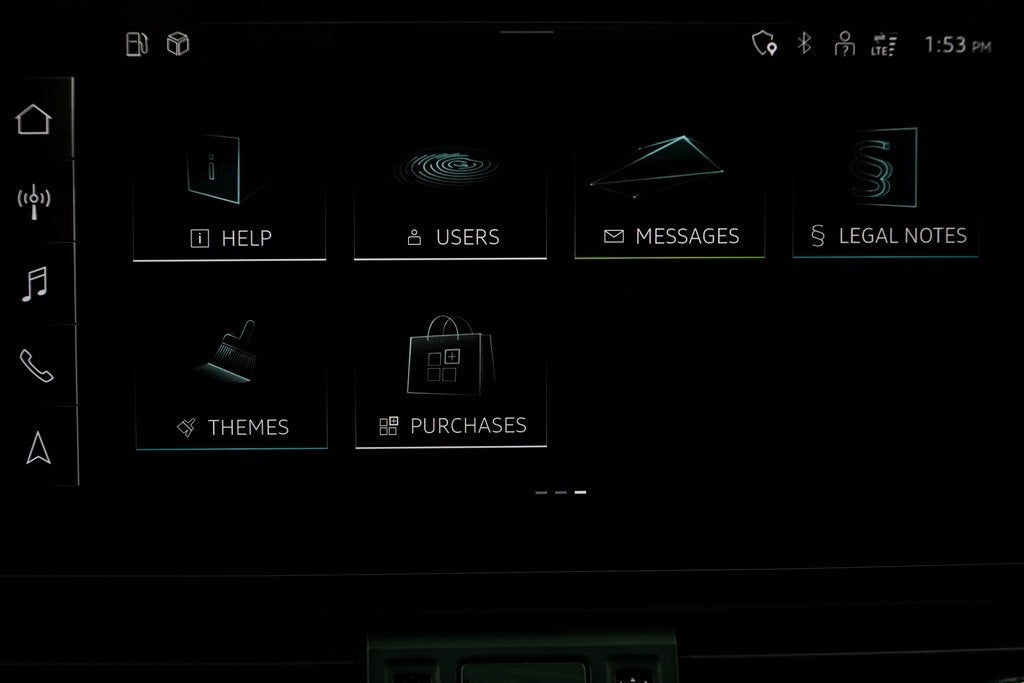Image resolution: width=1024 pixels, height=683 pixels.
Task: Choose the Themes tile
Action: [x=231, y=385]
